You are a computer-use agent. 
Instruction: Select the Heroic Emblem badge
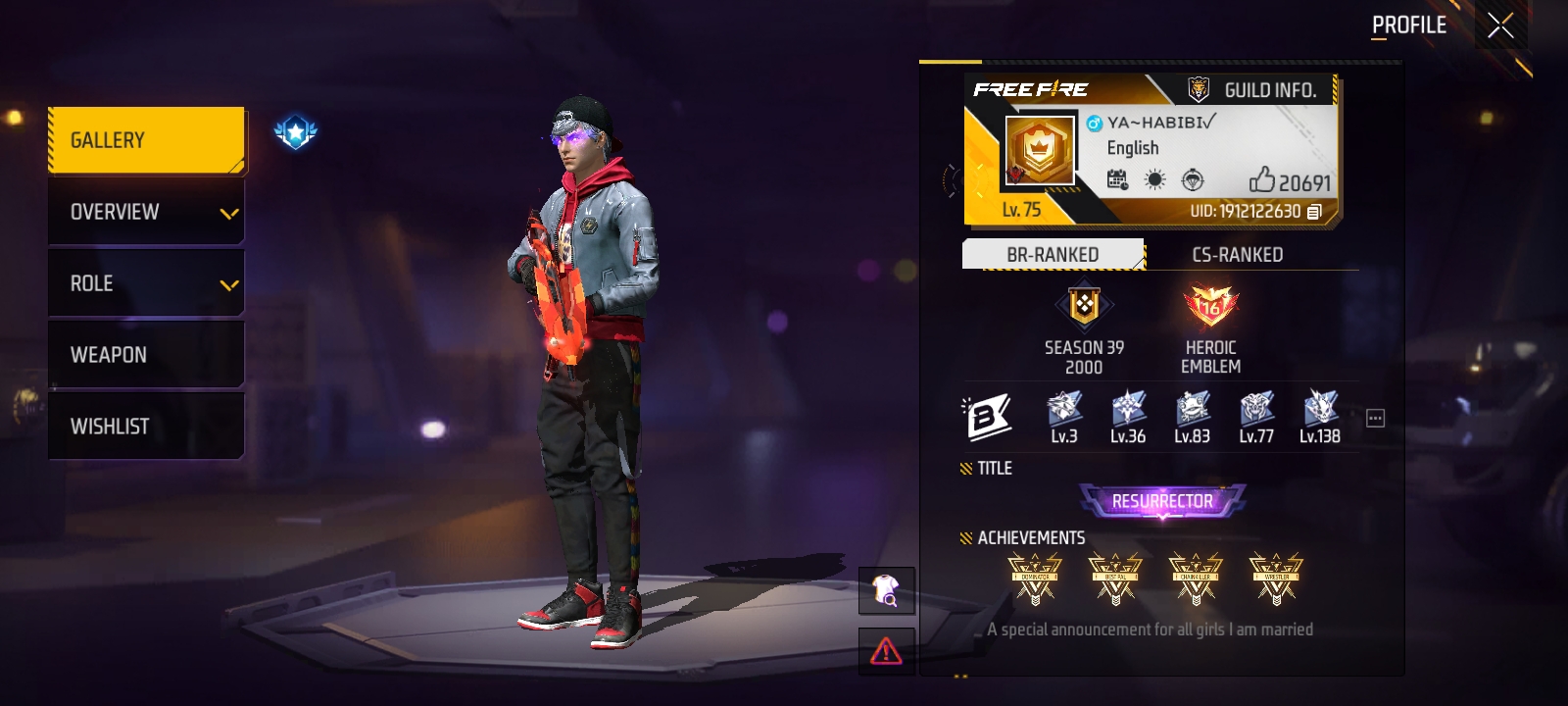tap(1210, 307)
